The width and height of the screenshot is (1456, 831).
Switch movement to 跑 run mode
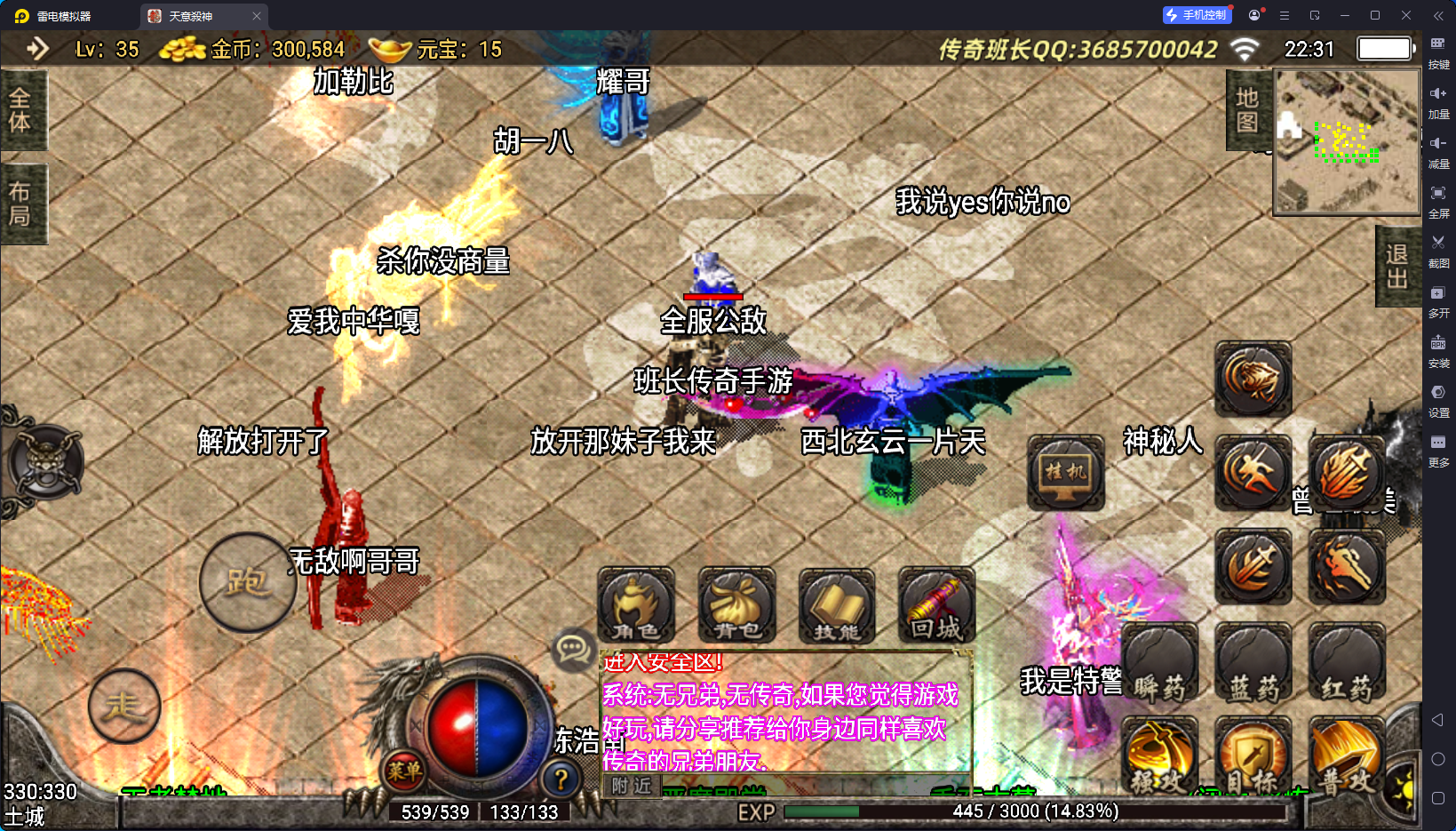coord(247,582)
